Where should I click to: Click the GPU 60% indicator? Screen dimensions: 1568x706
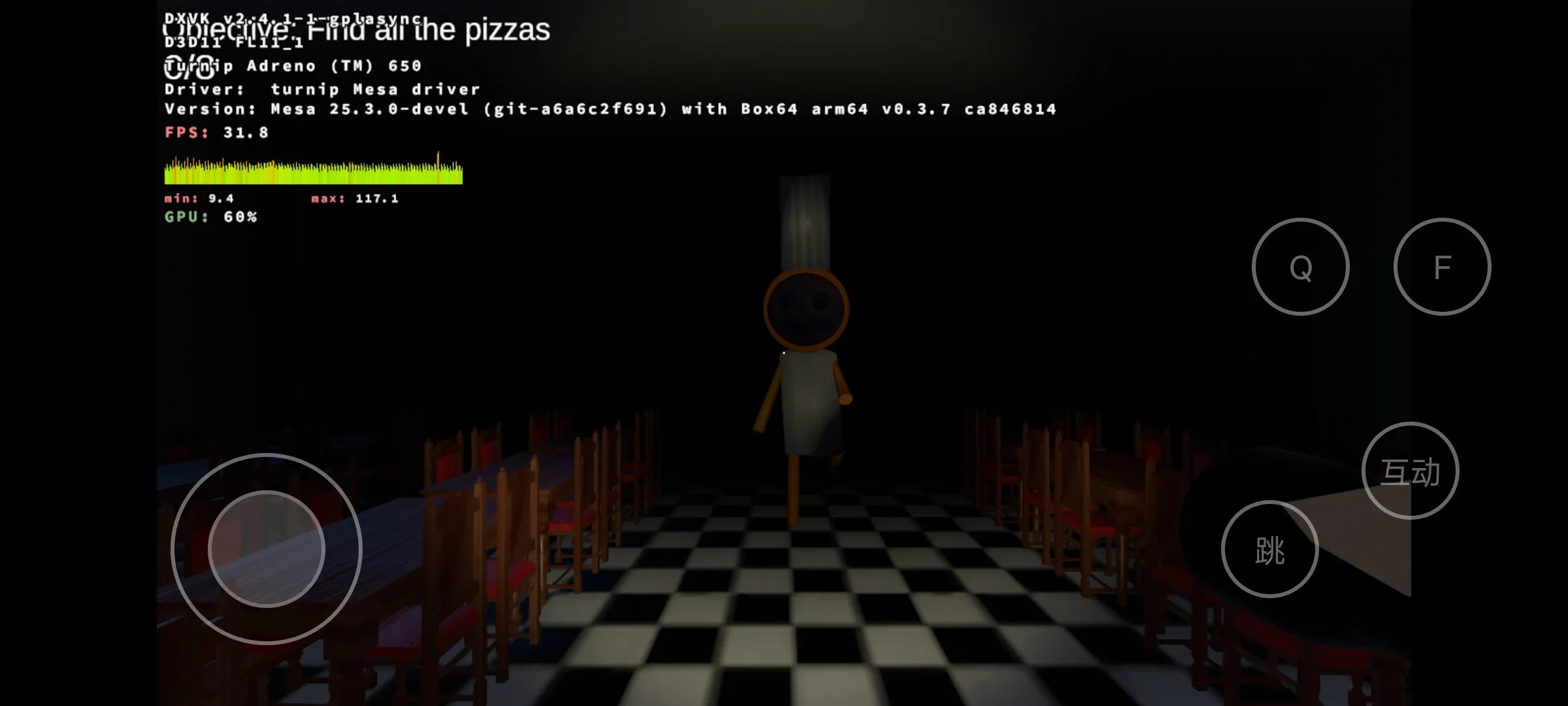tap(210, 216)
